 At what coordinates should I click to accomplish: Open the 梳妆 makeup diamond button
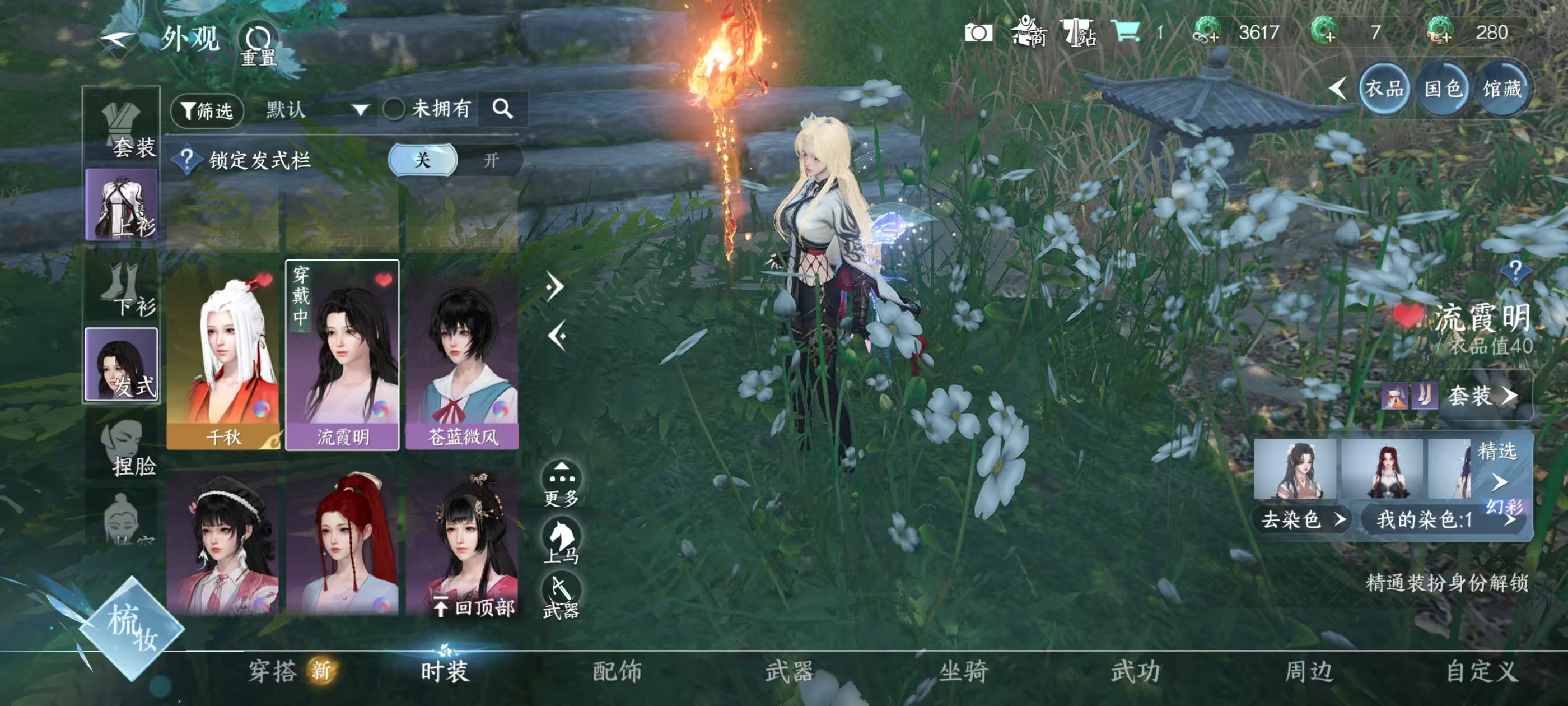(132, 628)
